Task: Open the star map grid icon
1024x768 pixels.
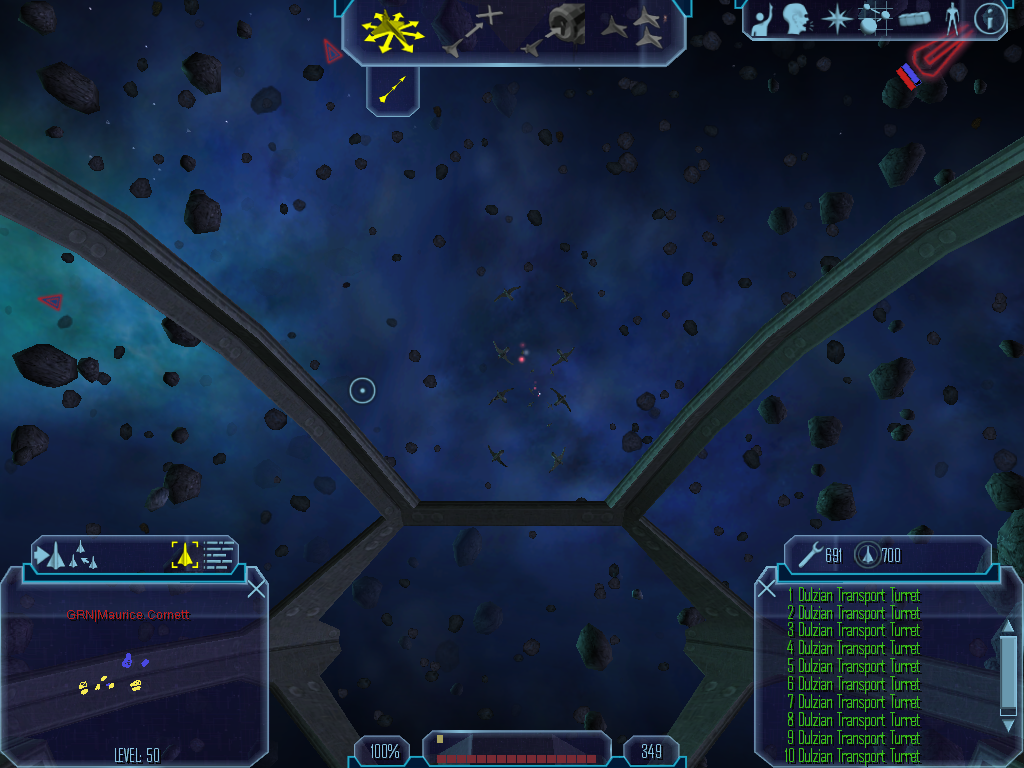Action: pos(875,19)
